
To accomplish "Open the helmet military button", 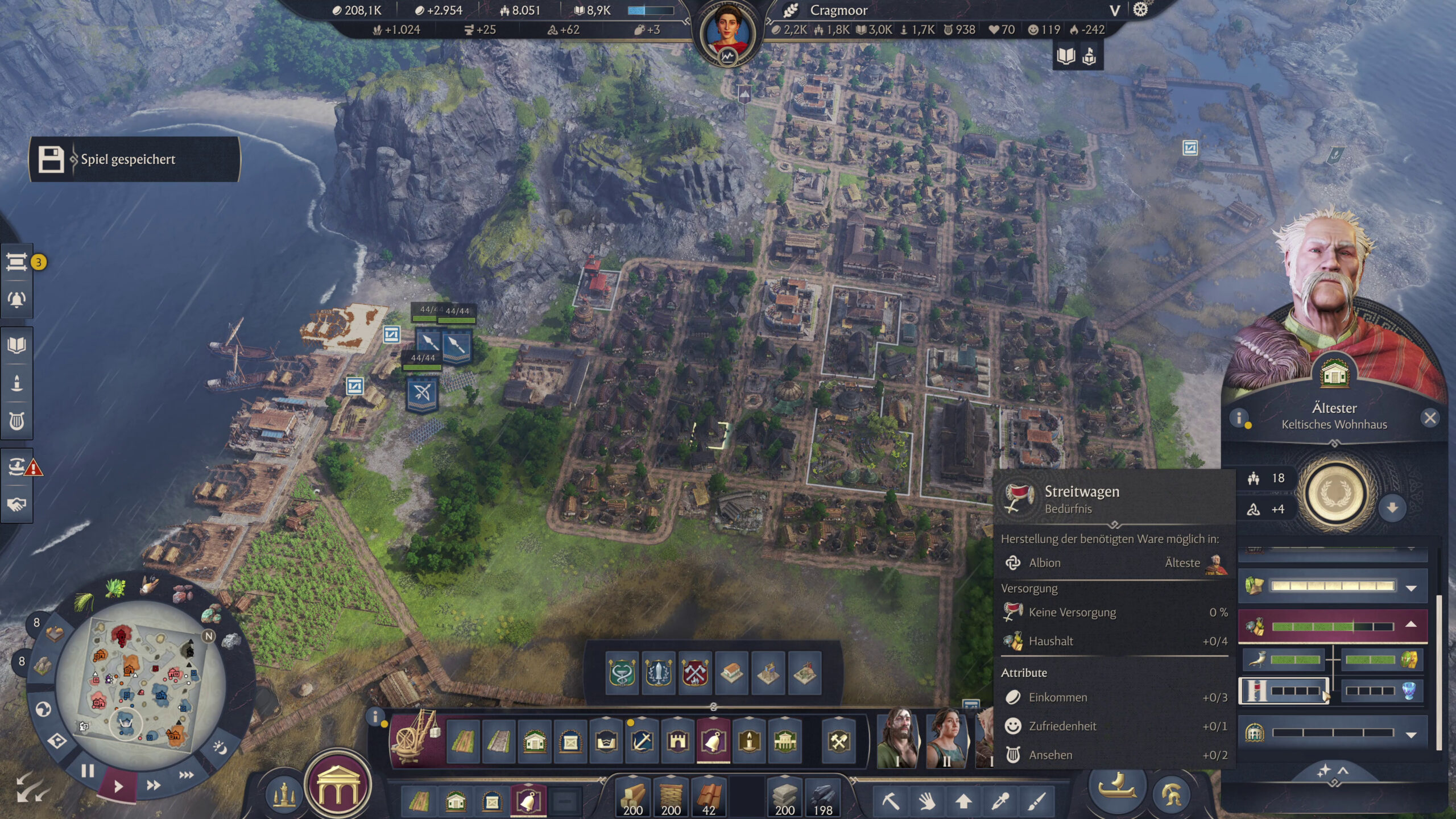I will pos(1171,793).
